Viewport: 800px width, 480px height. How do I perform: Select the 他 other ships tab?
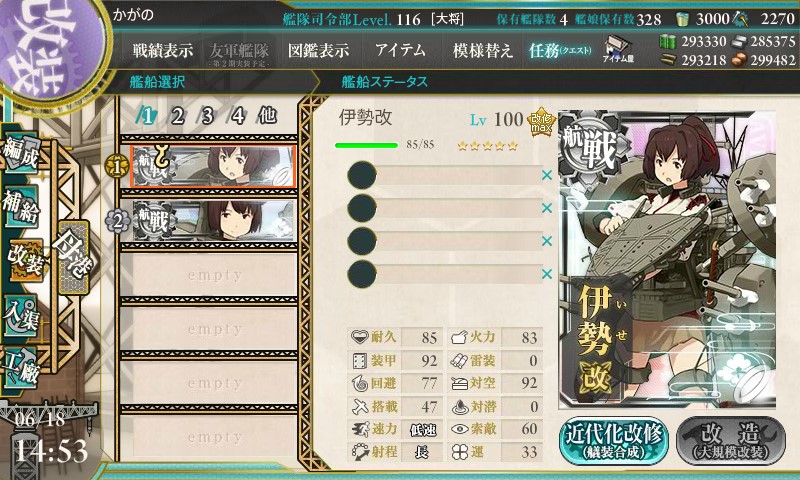(267, 115)
